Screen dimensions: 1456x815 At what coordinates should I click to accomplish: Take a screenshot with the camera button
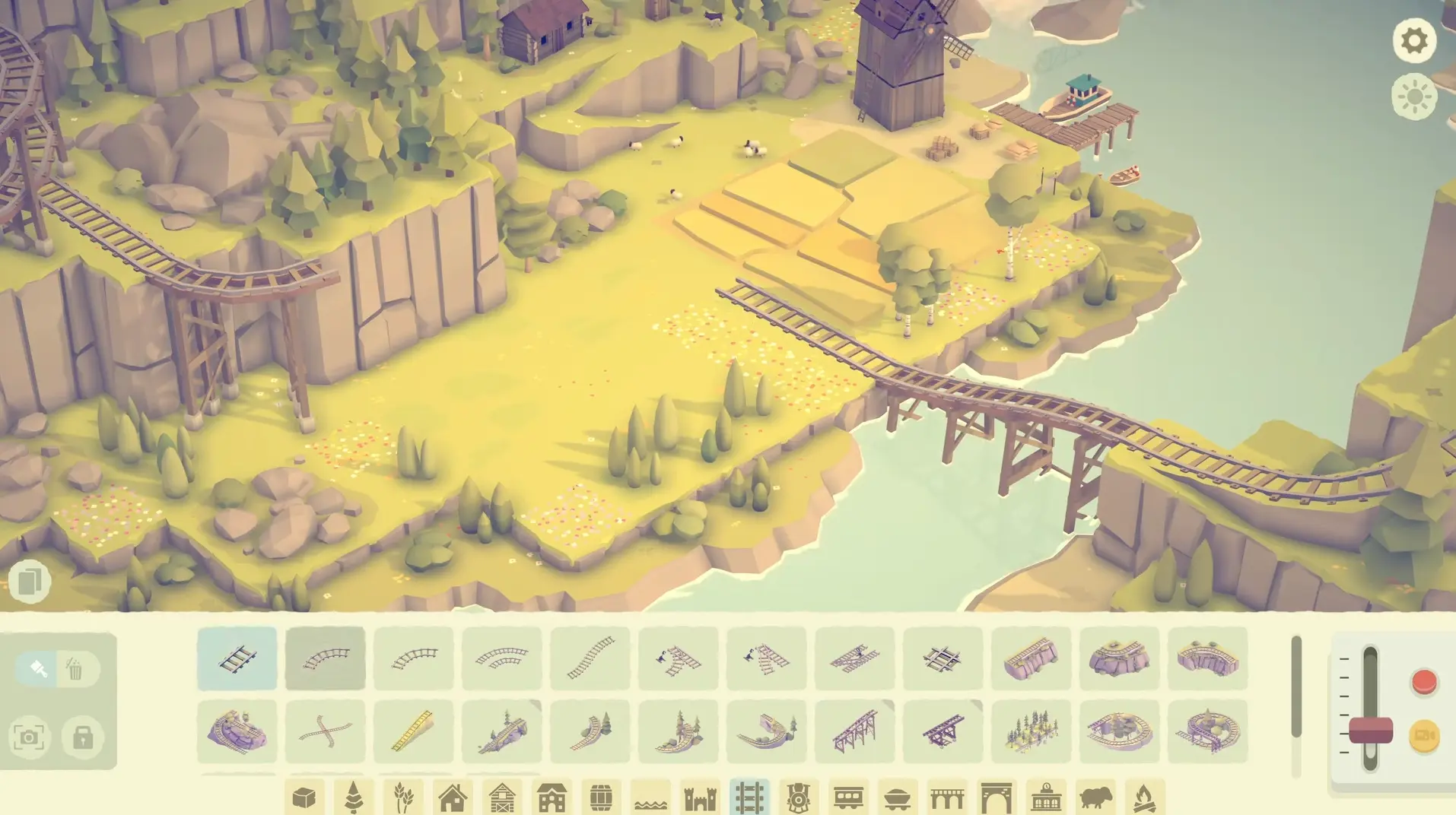pyautogui.click(x=30, y=739)
